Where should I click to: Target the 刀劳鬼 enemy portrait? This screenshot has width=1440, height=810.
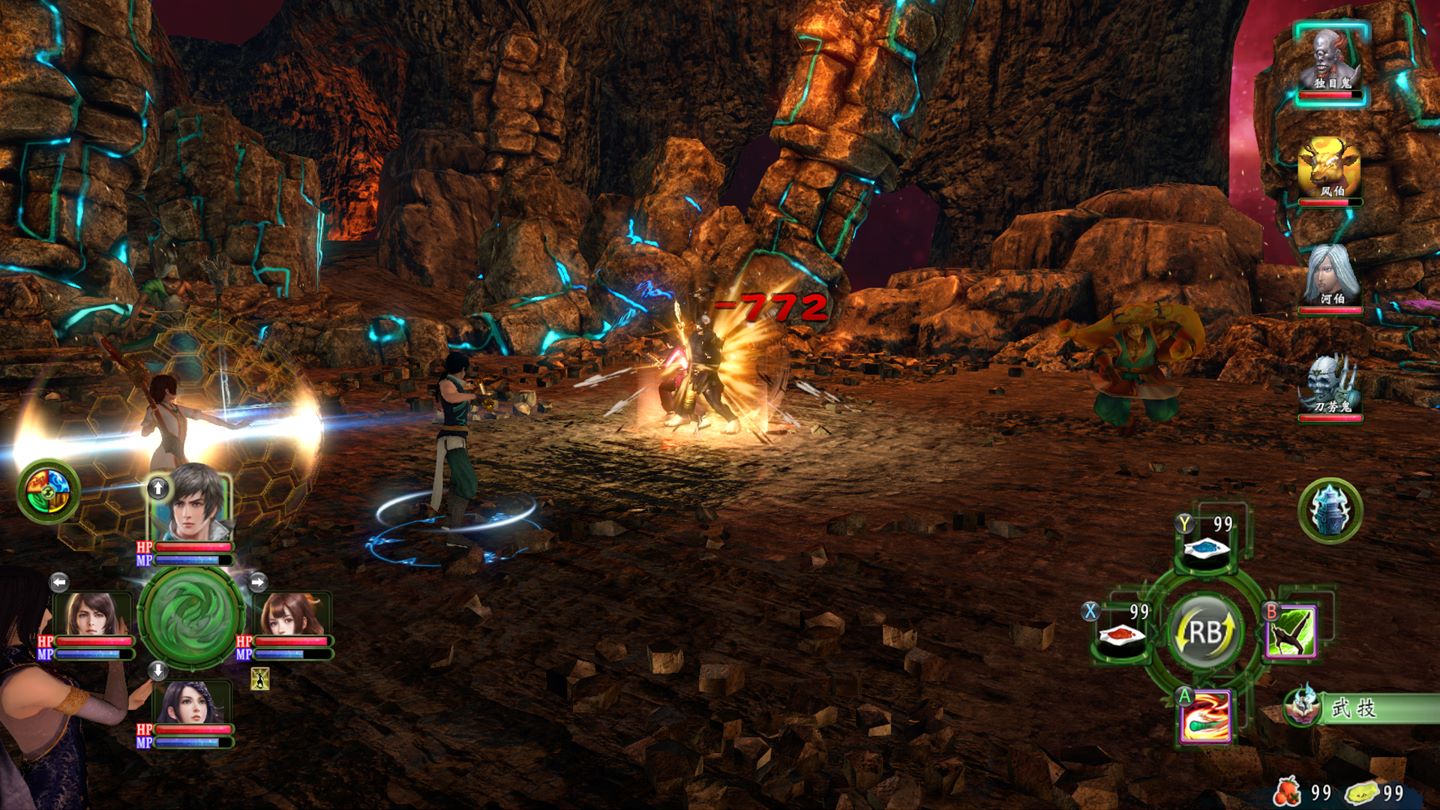1330,384
